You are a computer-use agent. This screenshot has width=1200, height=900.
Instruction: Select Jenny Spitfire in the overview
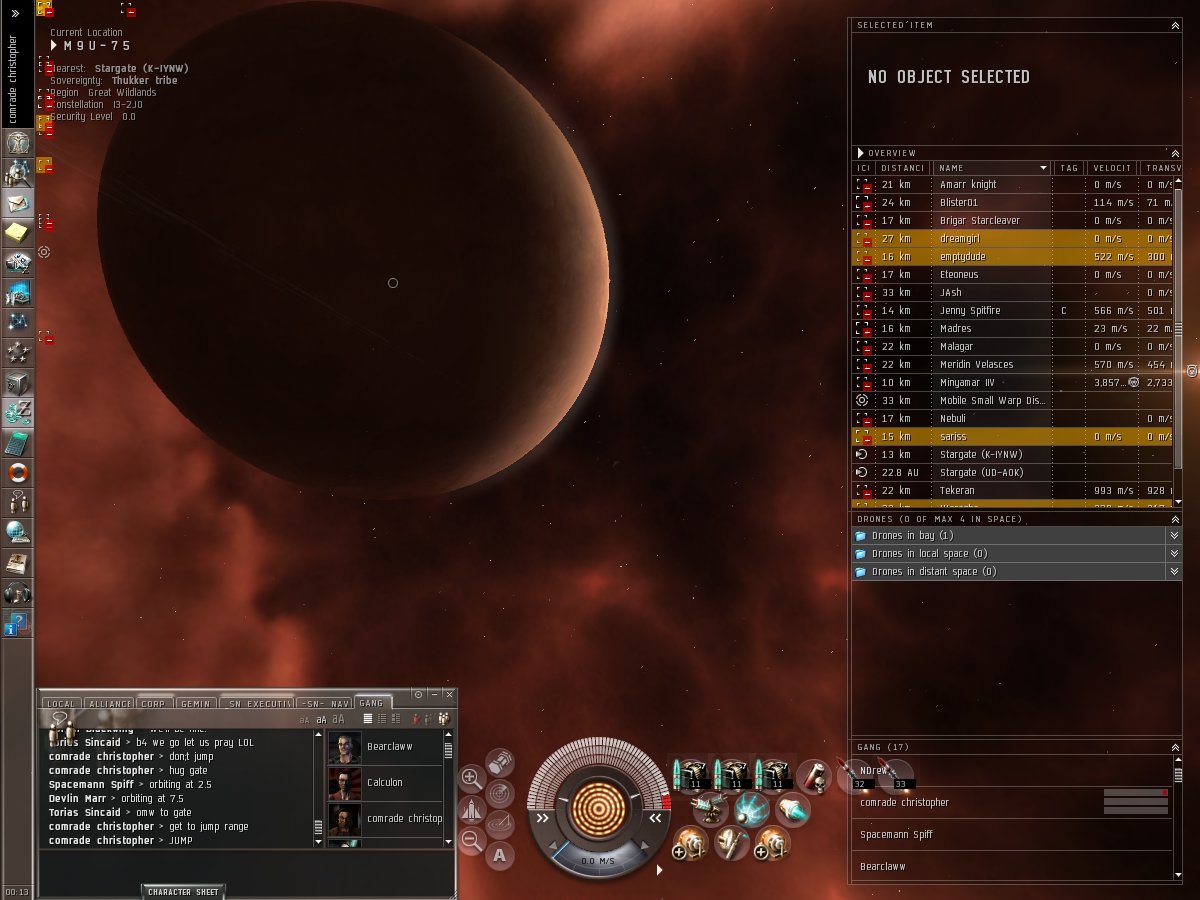tap(969, 311)
